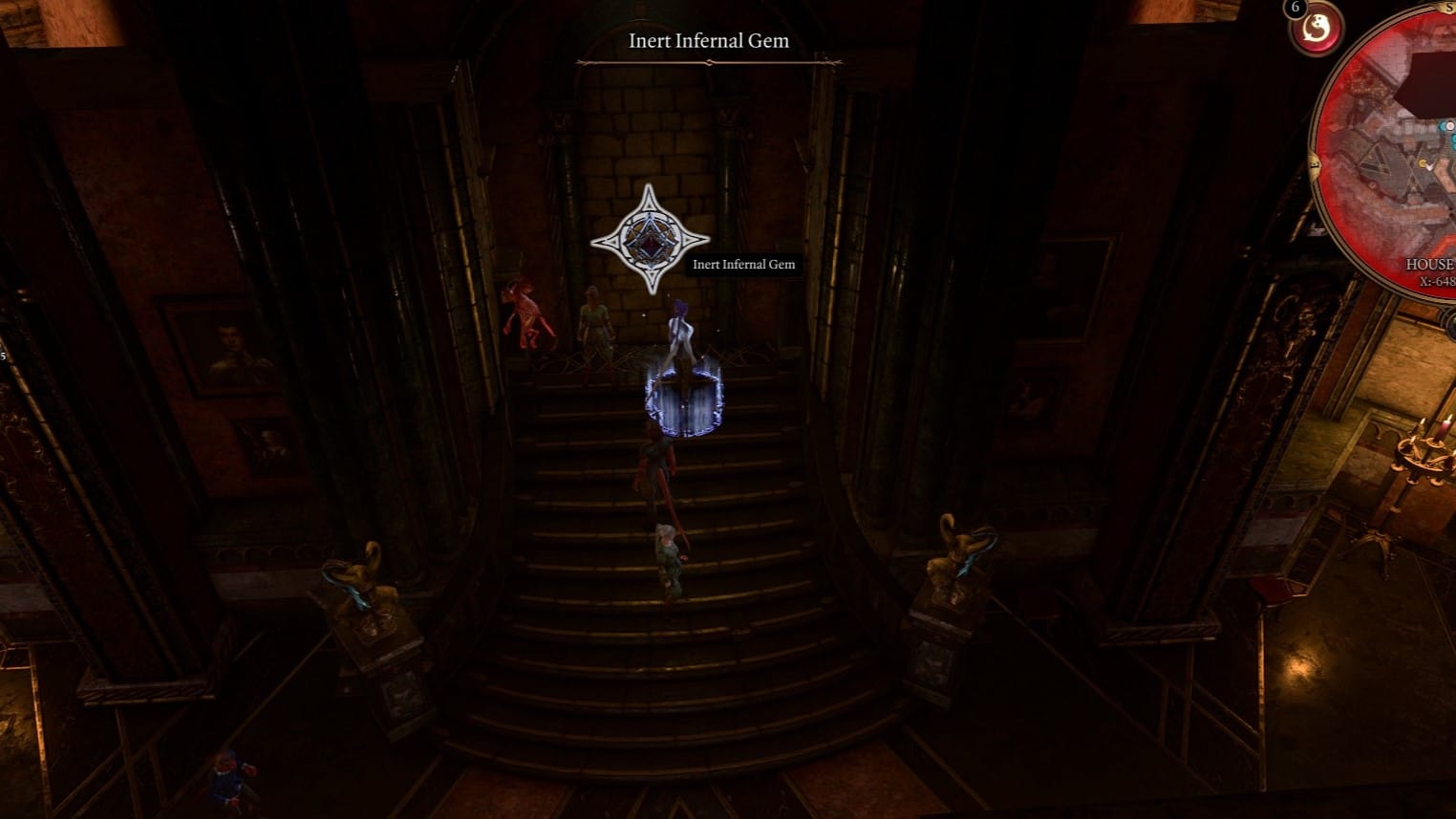This screenshot has height=819, width=1456.
Task: Click the red swirl icon beside minimap
Action: tap(1317, 30)
